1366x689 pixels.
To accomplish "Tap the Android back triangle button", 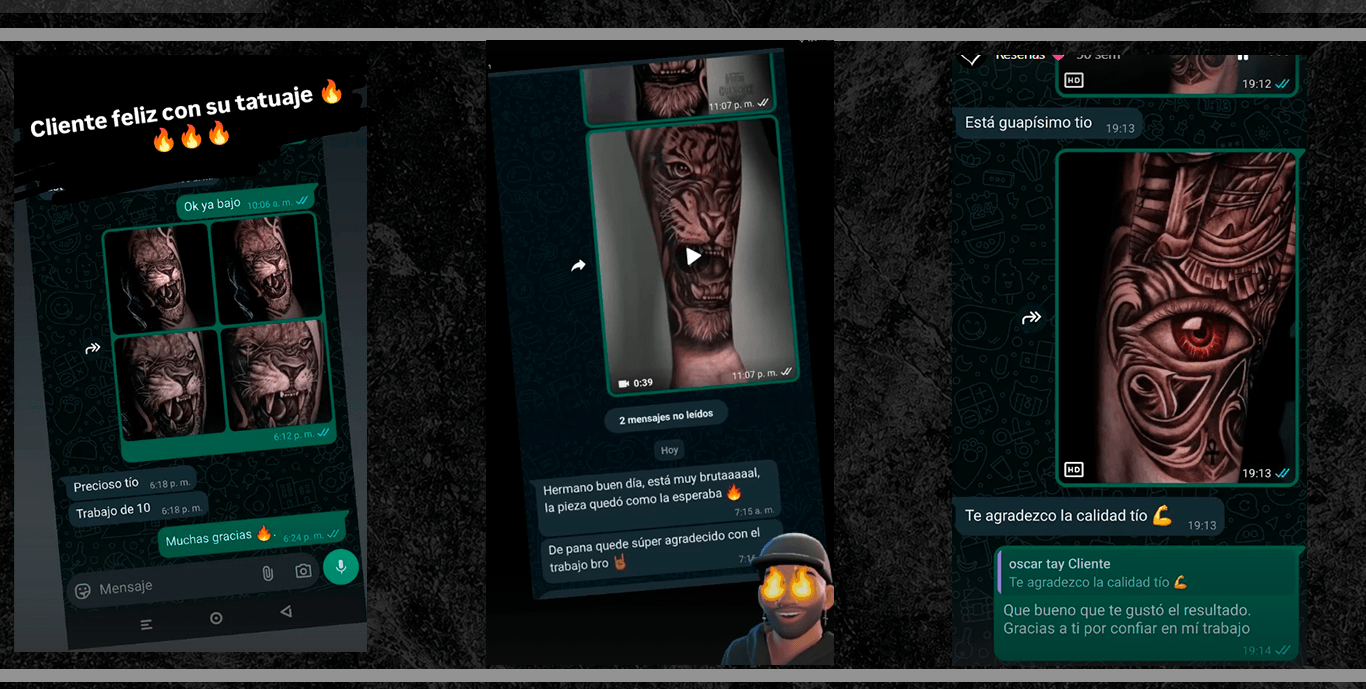I will [x=286, y=612].
